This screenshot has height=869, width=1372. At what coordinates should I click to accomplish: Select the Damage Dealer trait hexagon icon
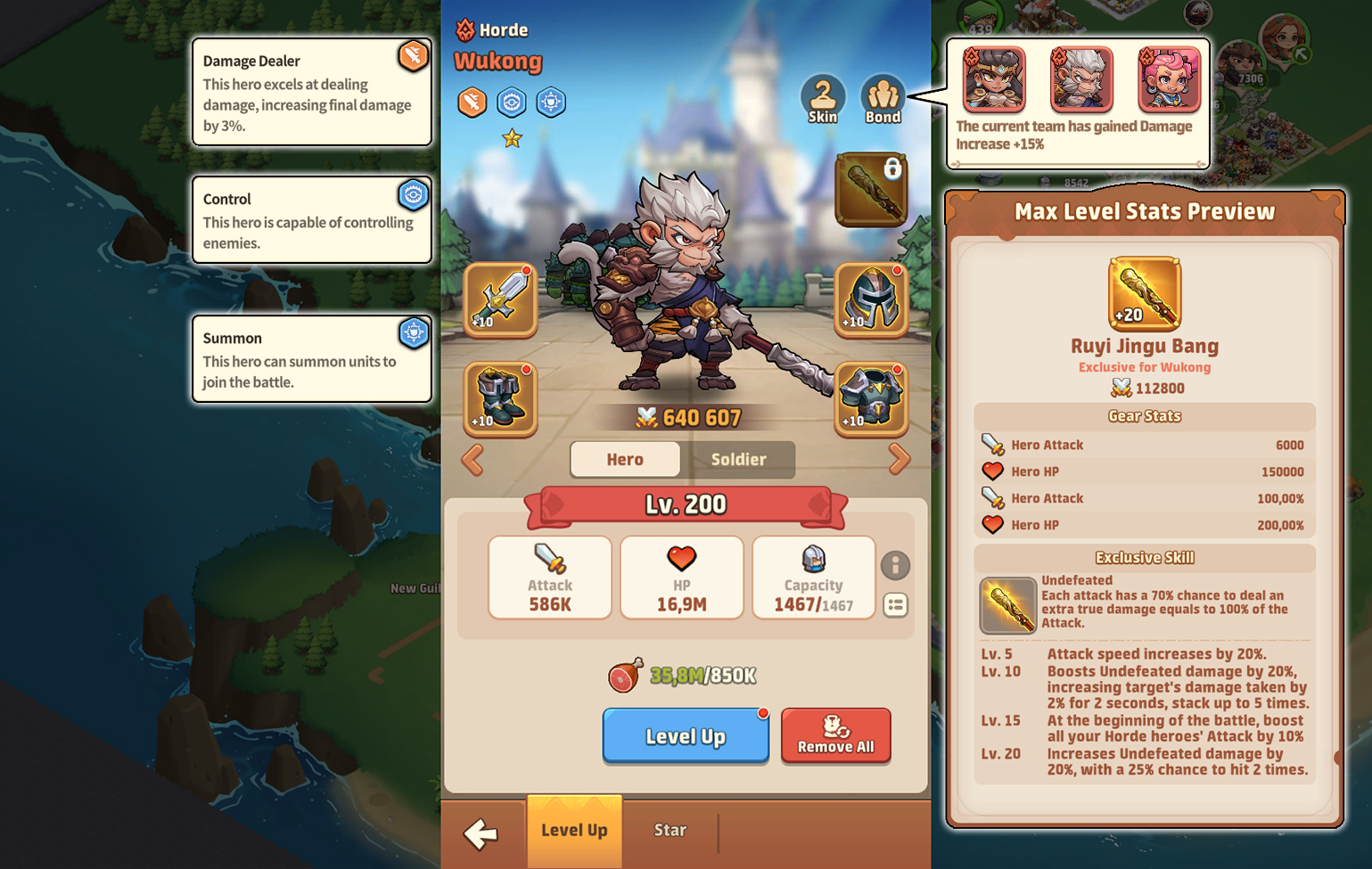(472, 102)
